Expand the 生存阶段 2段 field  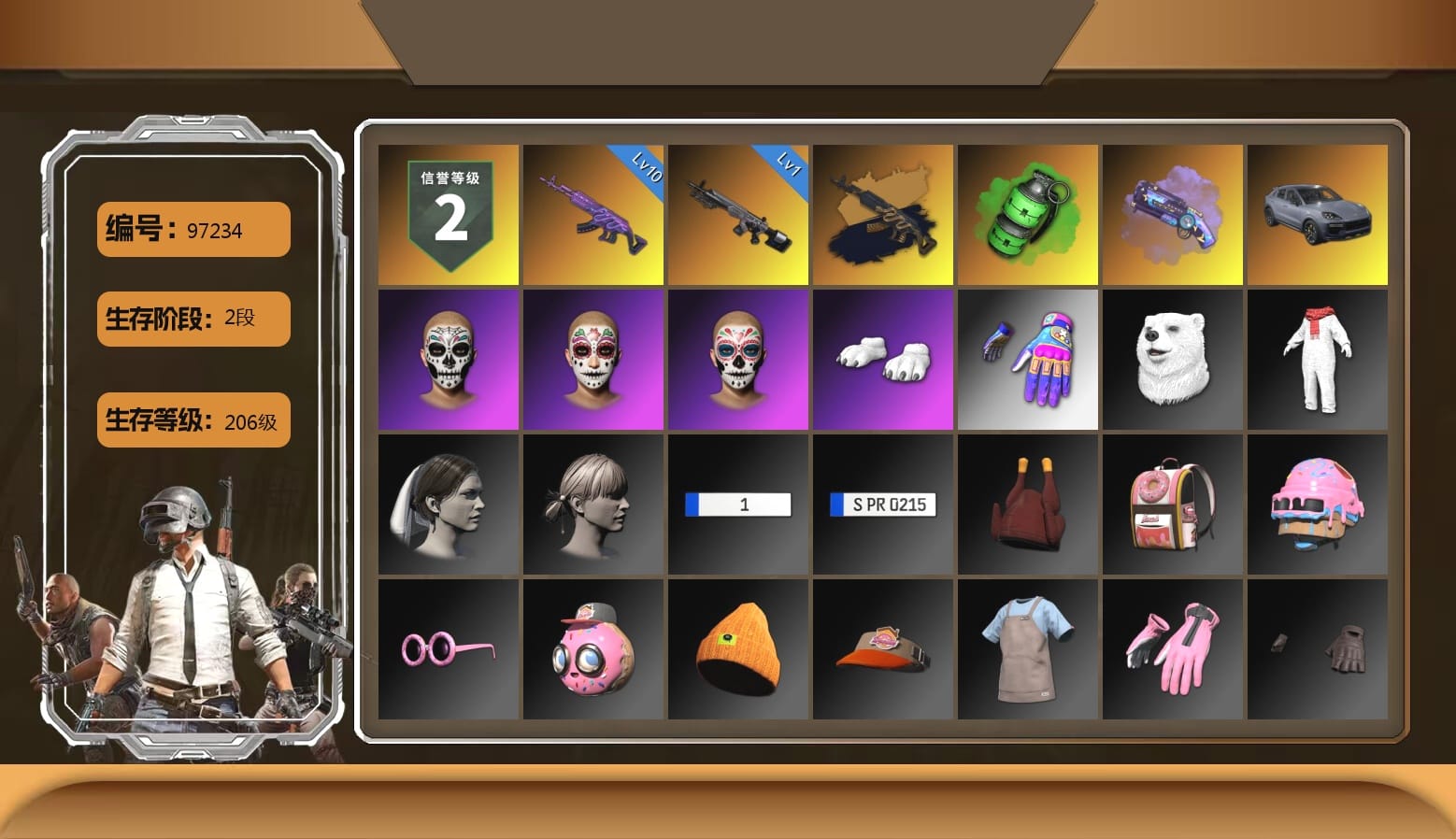(x=193, y=319)
